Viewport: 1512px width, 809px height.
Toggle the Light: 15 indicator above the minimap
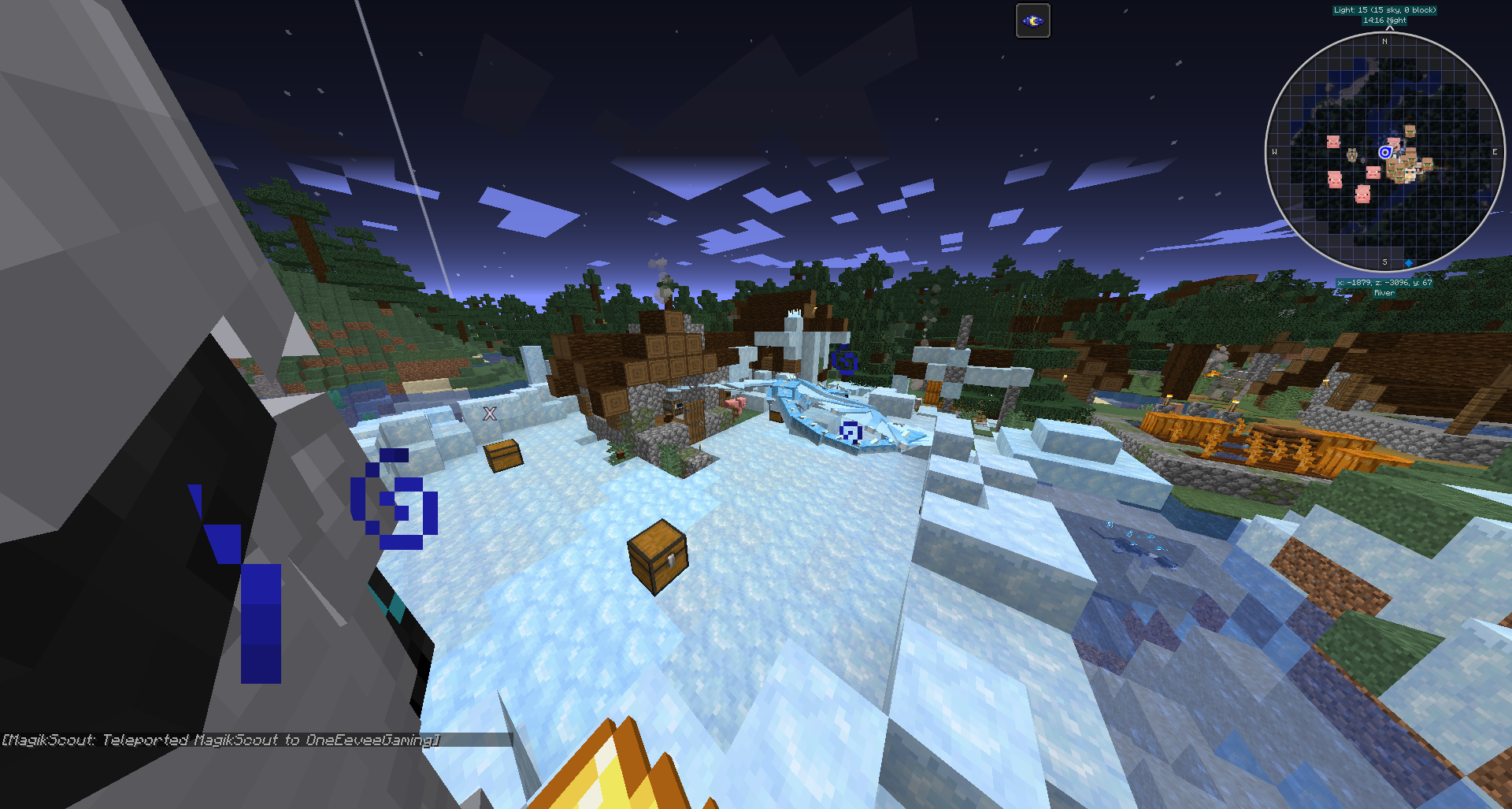click(x=1384, y=9)
